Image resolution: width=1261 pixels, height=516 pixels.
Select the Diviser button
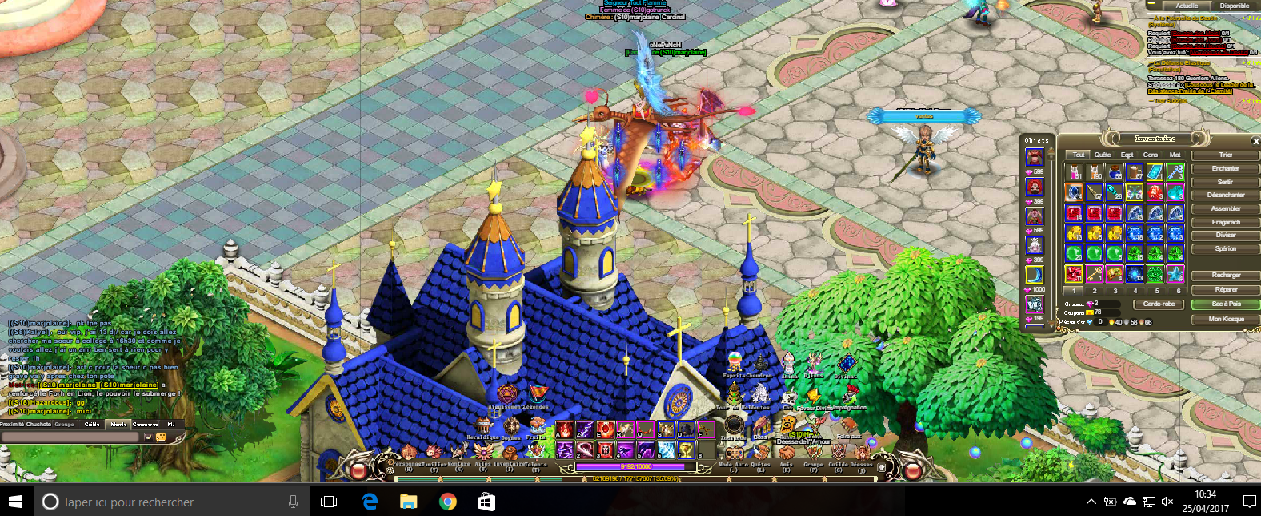pos(1226,234)
